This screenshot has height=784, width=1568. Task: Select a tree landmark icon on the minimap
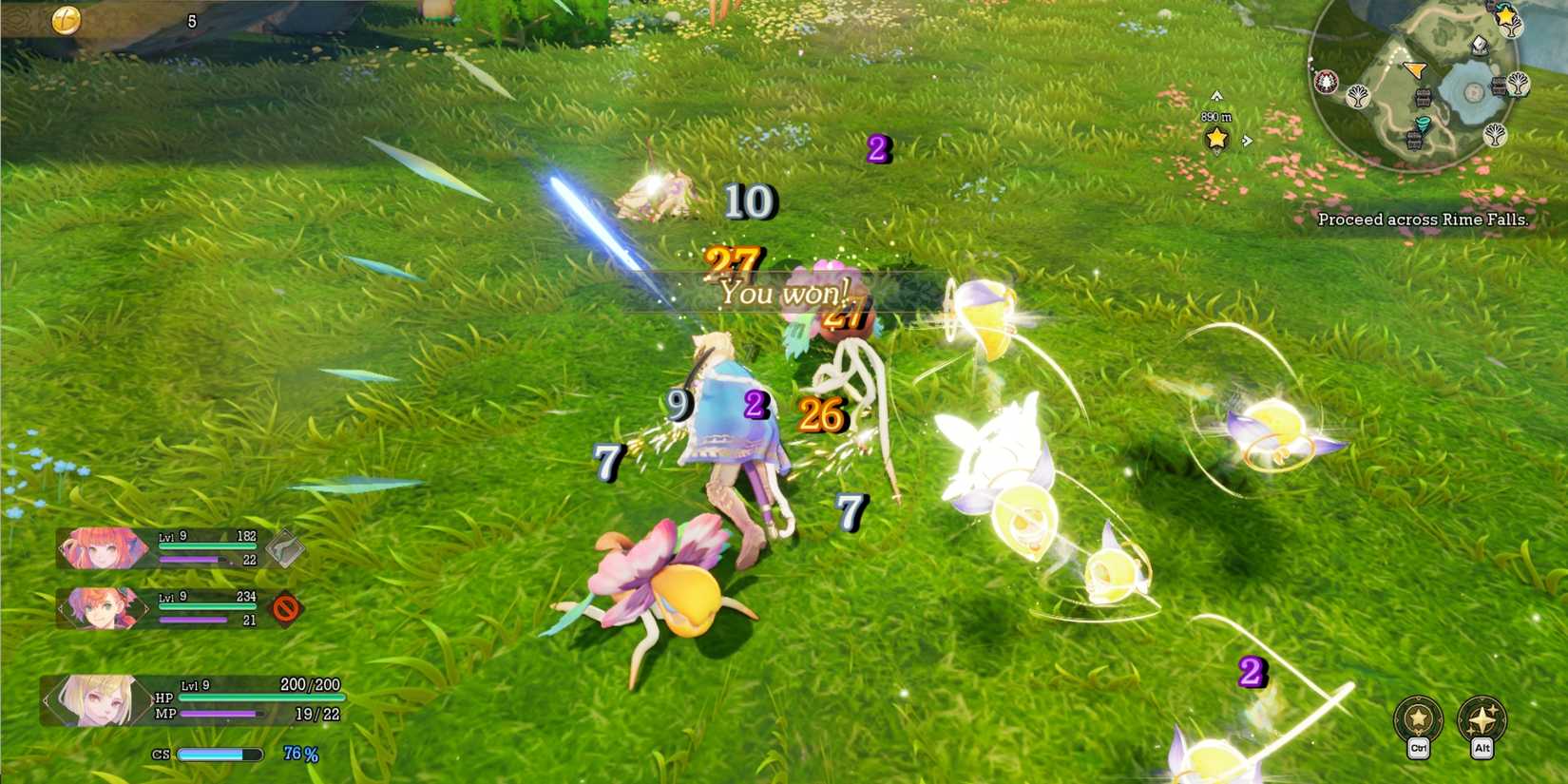[x=1357, y=96]
